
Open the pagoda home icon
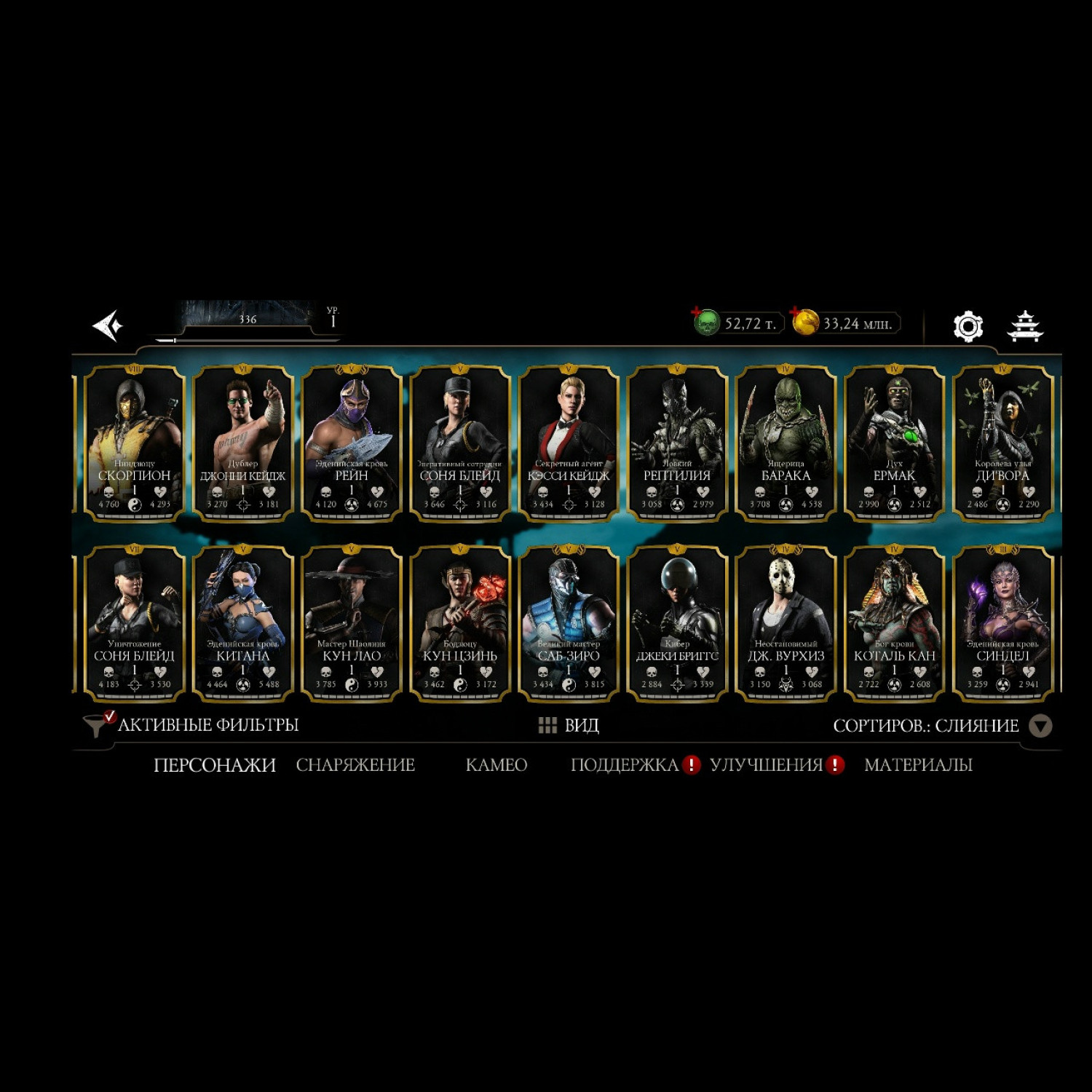click(1024, 326)
